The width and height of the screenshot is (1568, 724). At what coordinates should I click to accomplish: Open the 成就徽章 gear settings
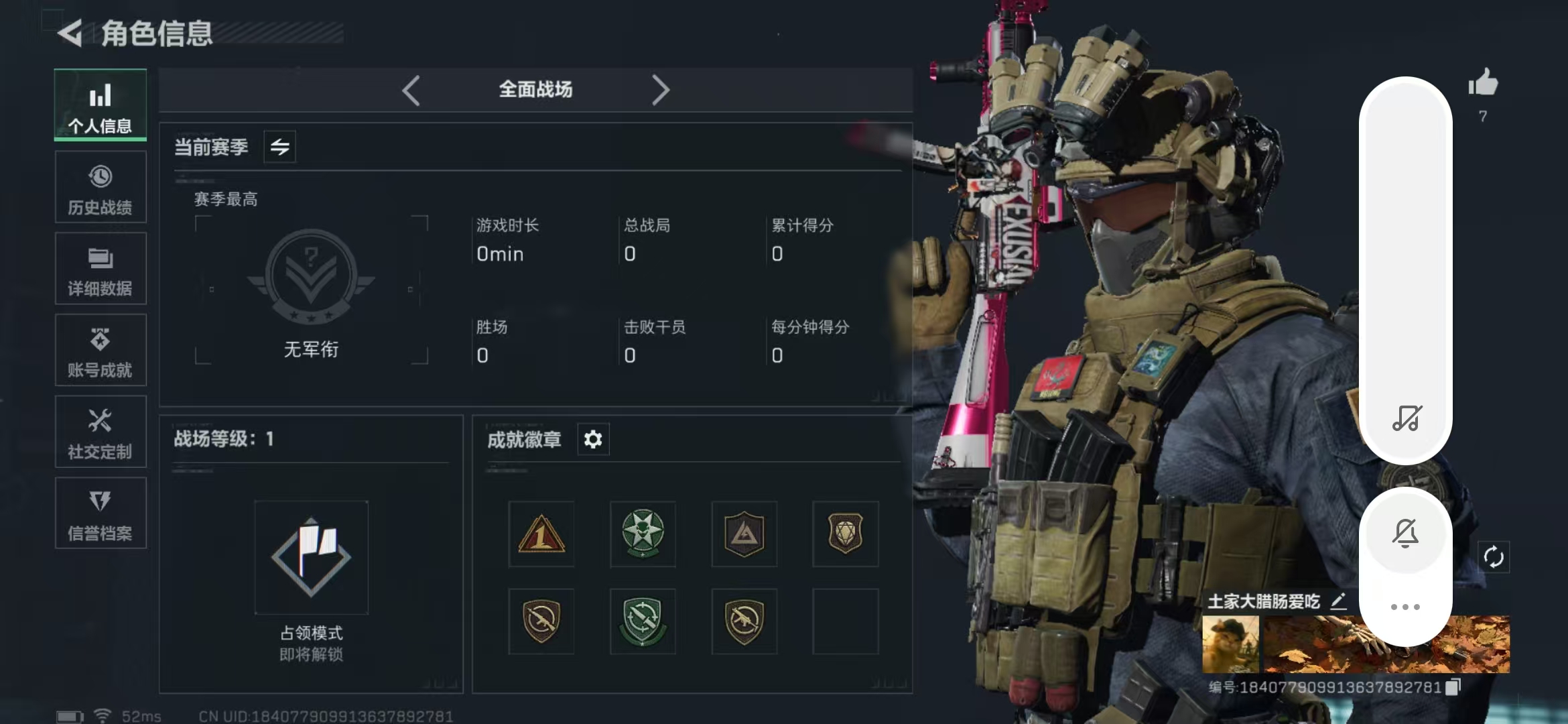tap(593, 439)
